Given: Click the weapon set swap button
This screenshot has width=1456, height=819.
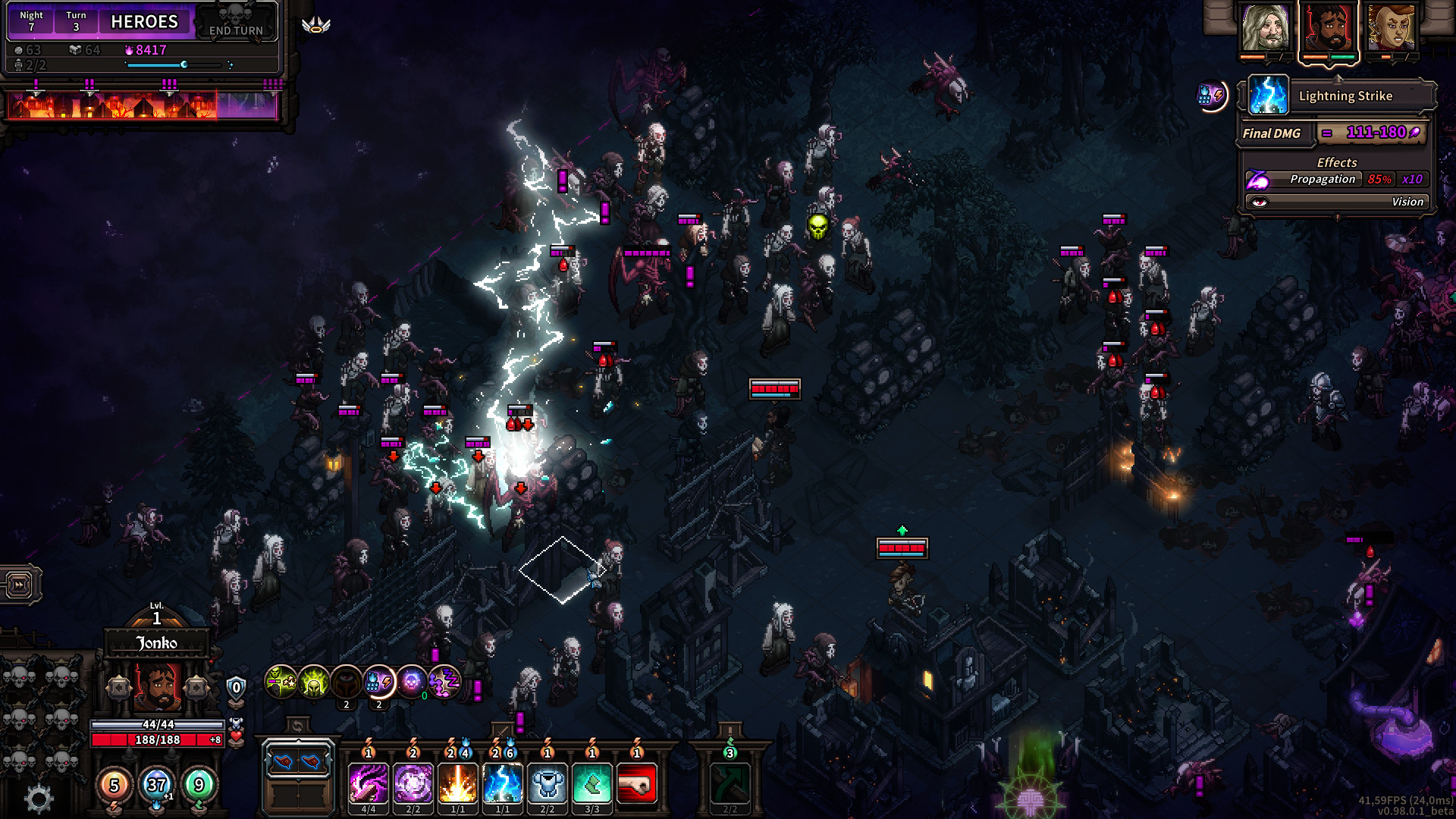Looking at the screenshot, I should [297, 726].
